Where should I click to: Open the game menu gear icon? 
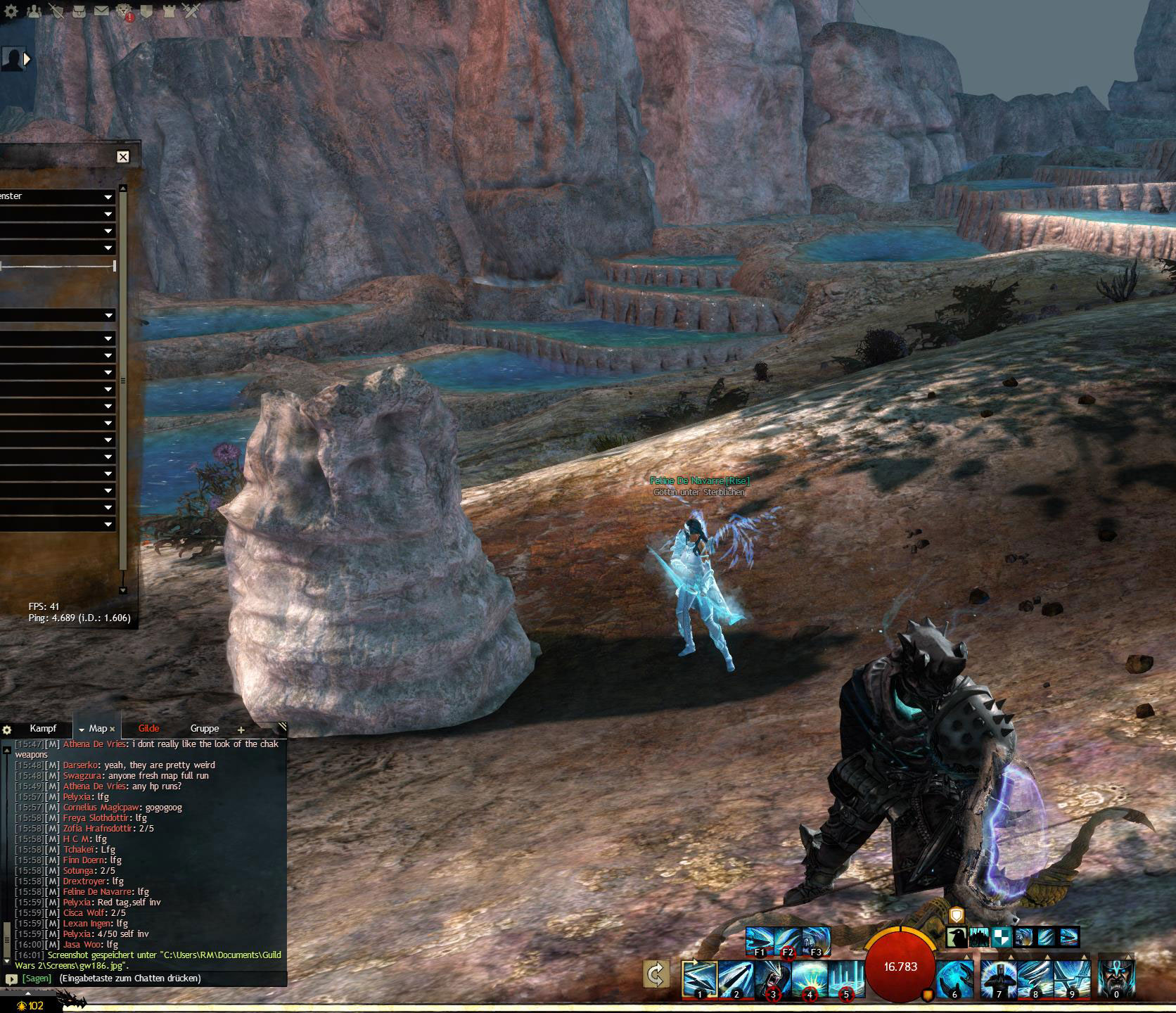(x=12, y=10)
